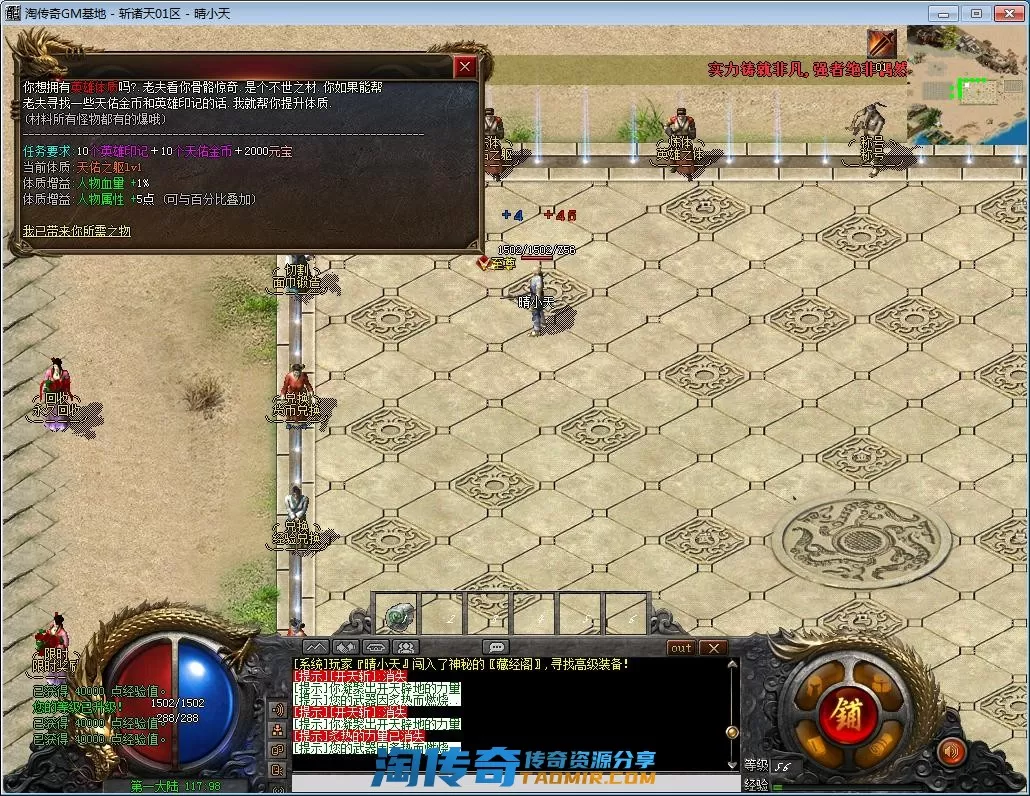Toggle the round sound speaker button
This screenshot has width=1030, height=796.
951,751
